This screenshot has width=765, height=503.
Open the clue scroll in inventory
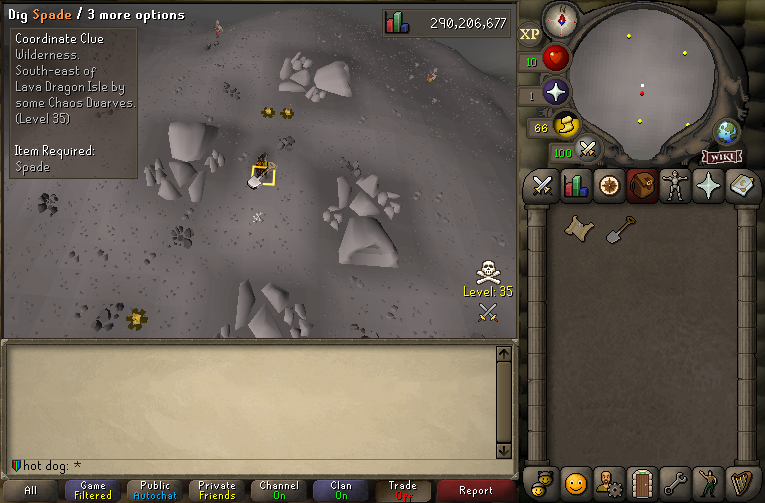click(x=577, y=229)
